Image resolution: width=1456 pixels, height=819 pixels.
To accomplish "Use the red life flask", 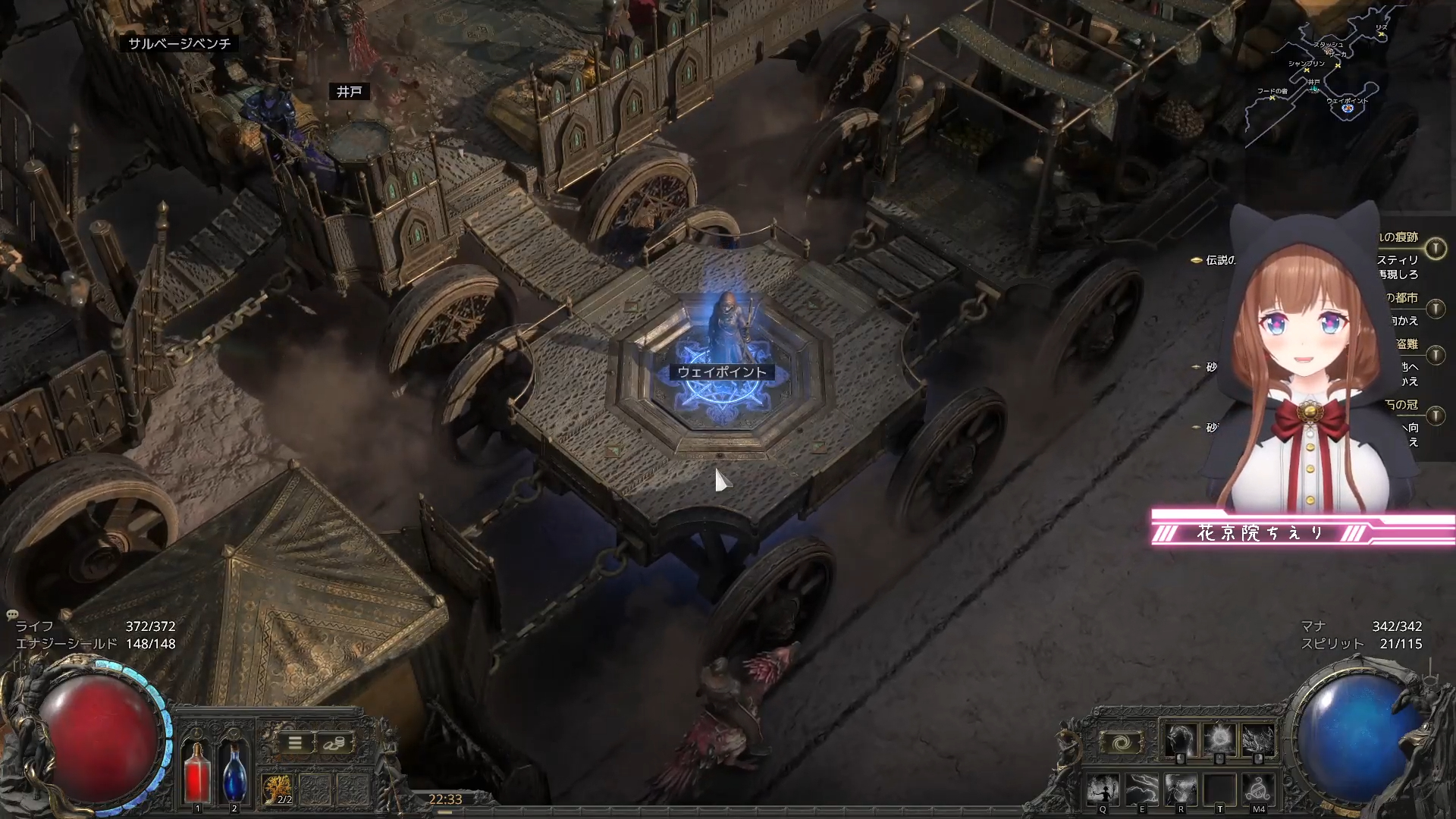I will (x=197, y=773).
